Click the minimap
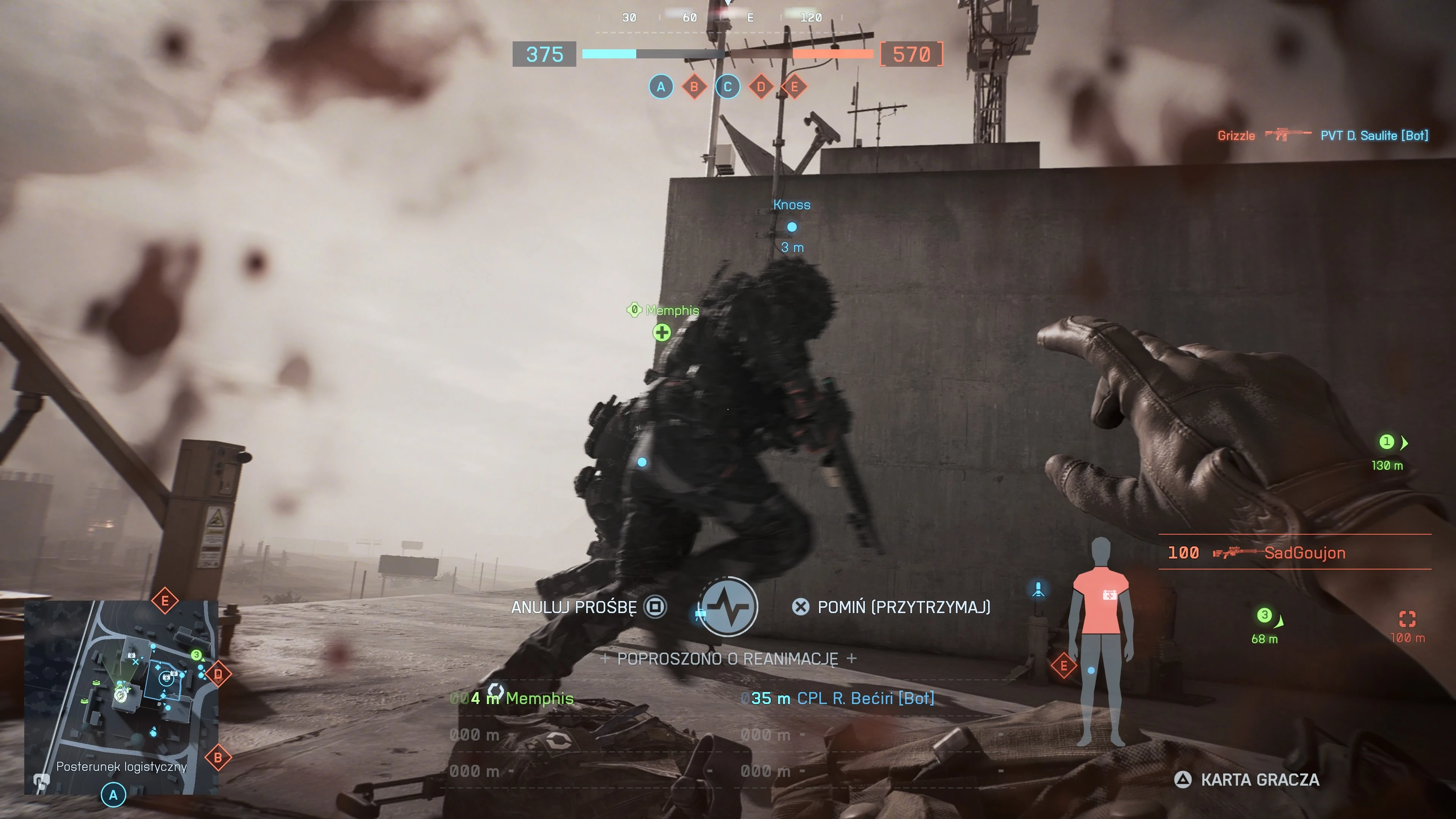The image size is (1456, 819). tap(121, 697)
